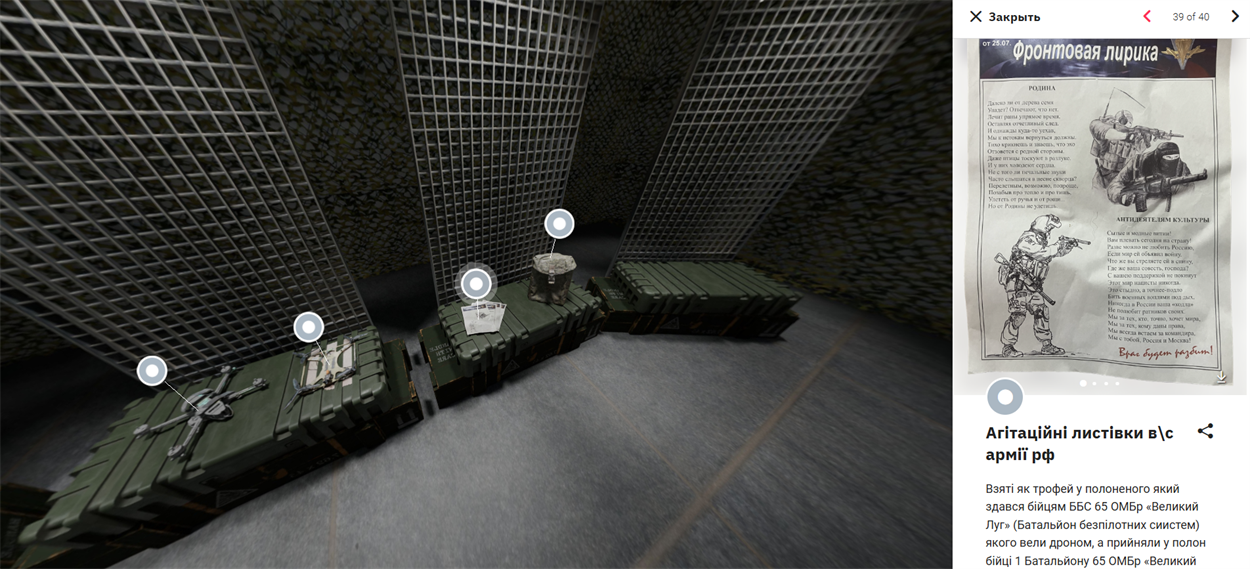Screen dimensions: 1250x569
Task: Select the hotspot marker above the backpack
Action: coord(559,224)
